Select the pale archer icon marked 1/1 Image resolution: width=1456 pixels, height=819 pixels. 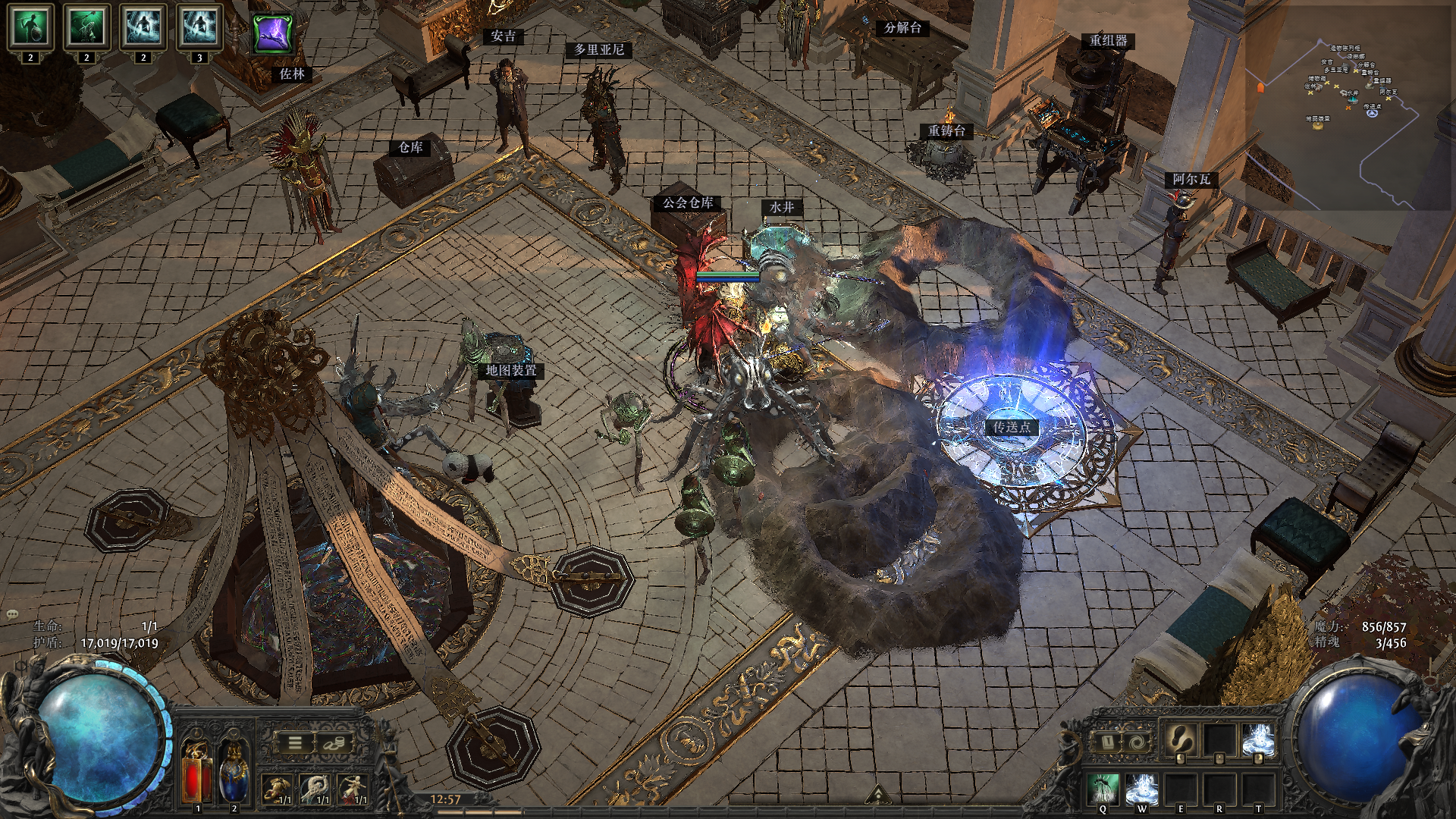click(352, 789)
